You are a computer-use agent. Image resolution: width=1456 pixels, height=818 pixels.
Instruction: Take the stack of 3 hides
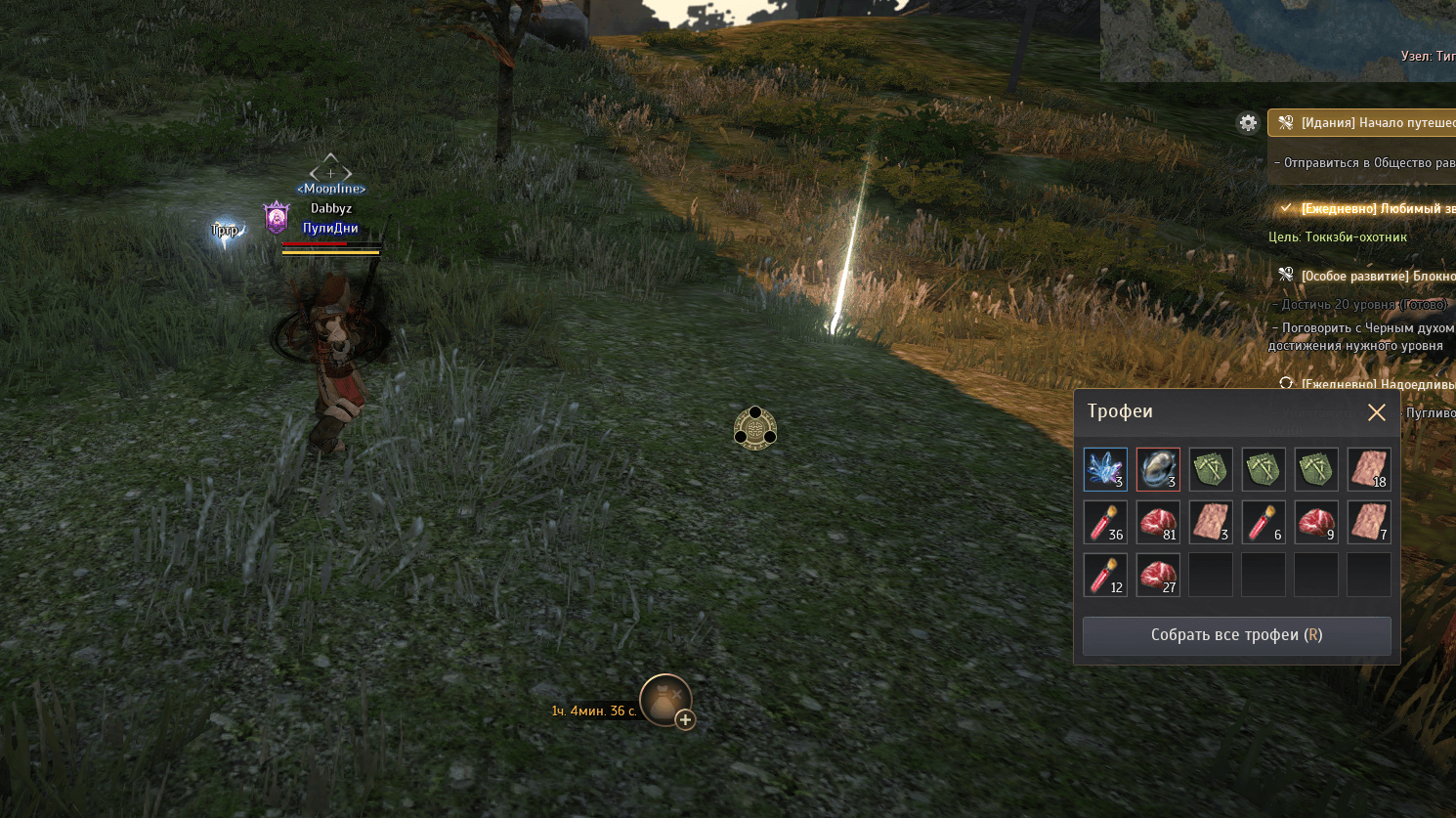coord(1211,522)
